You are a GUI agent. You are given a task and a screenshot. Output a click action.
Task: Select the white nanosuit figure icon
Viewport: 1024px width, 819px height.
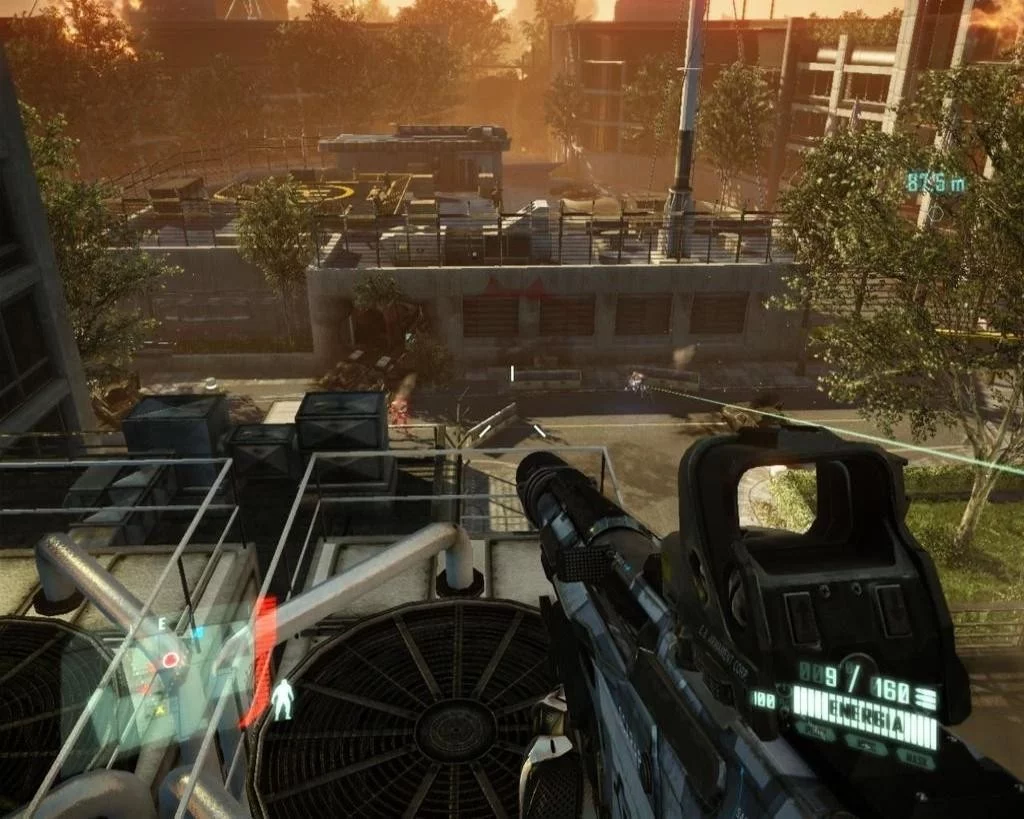(284, 699)
